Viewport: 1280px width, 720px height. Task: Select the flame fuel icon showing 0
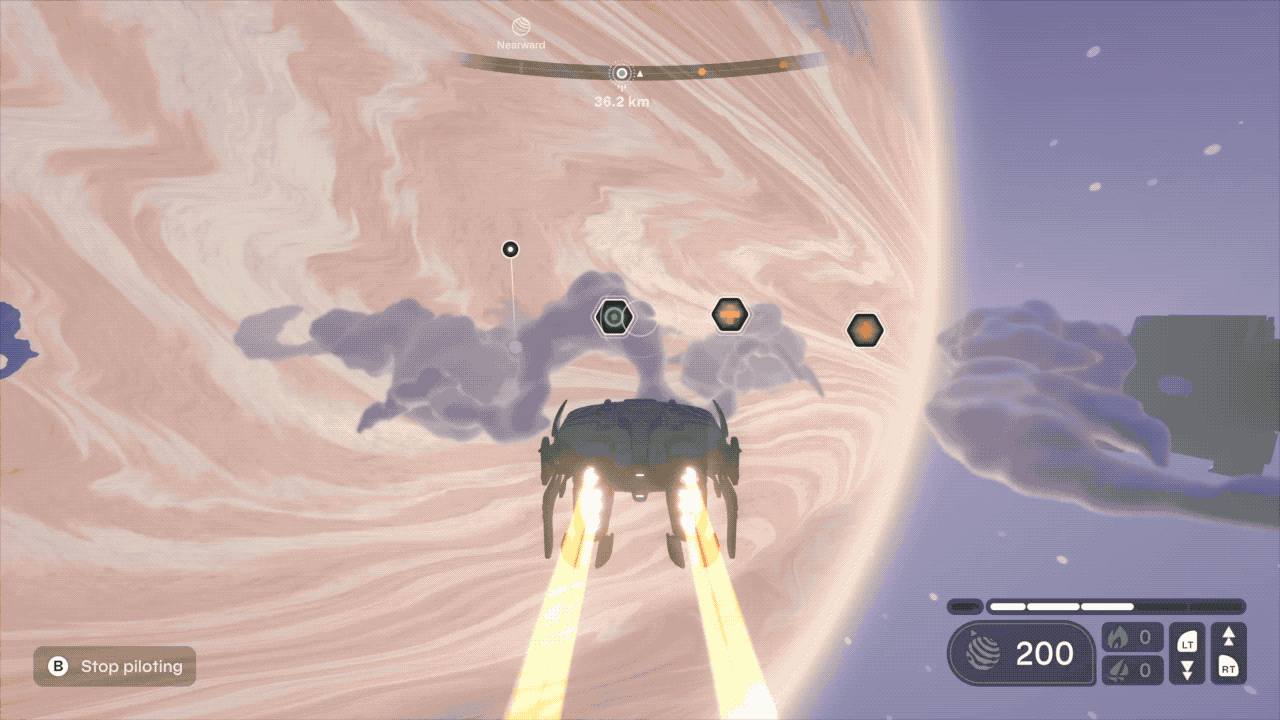pos(1118,637)
